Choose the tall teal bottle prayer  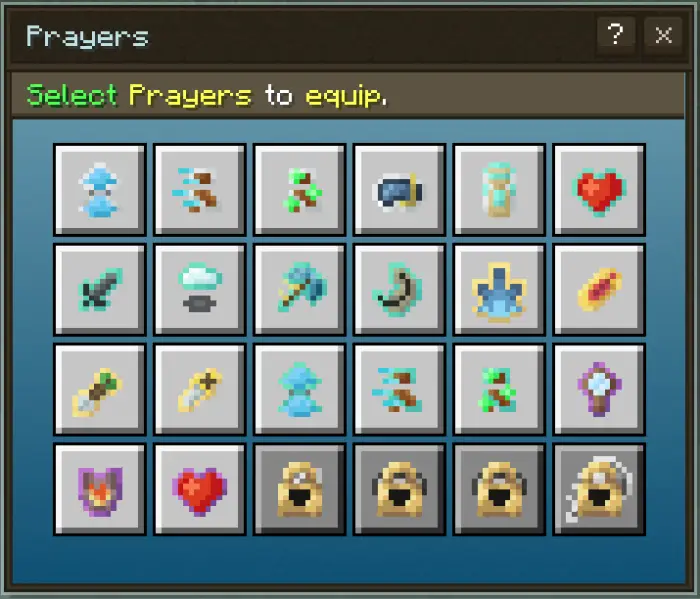[499, 190]
